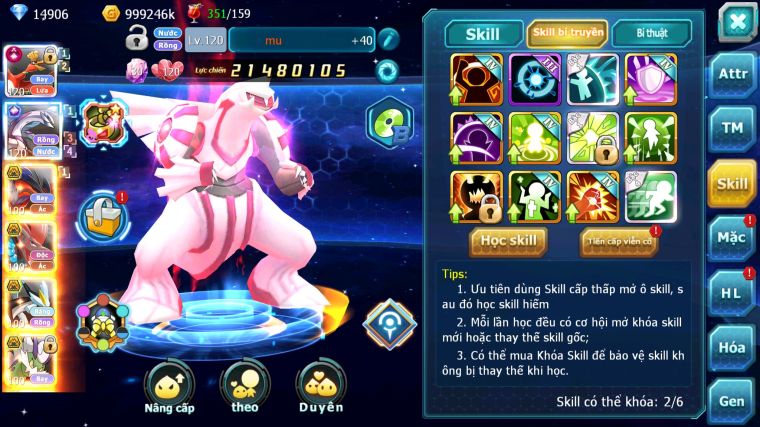Open the Mặc side tab
The width and height of the screenshot is (760, 427).
pos(732,238)
